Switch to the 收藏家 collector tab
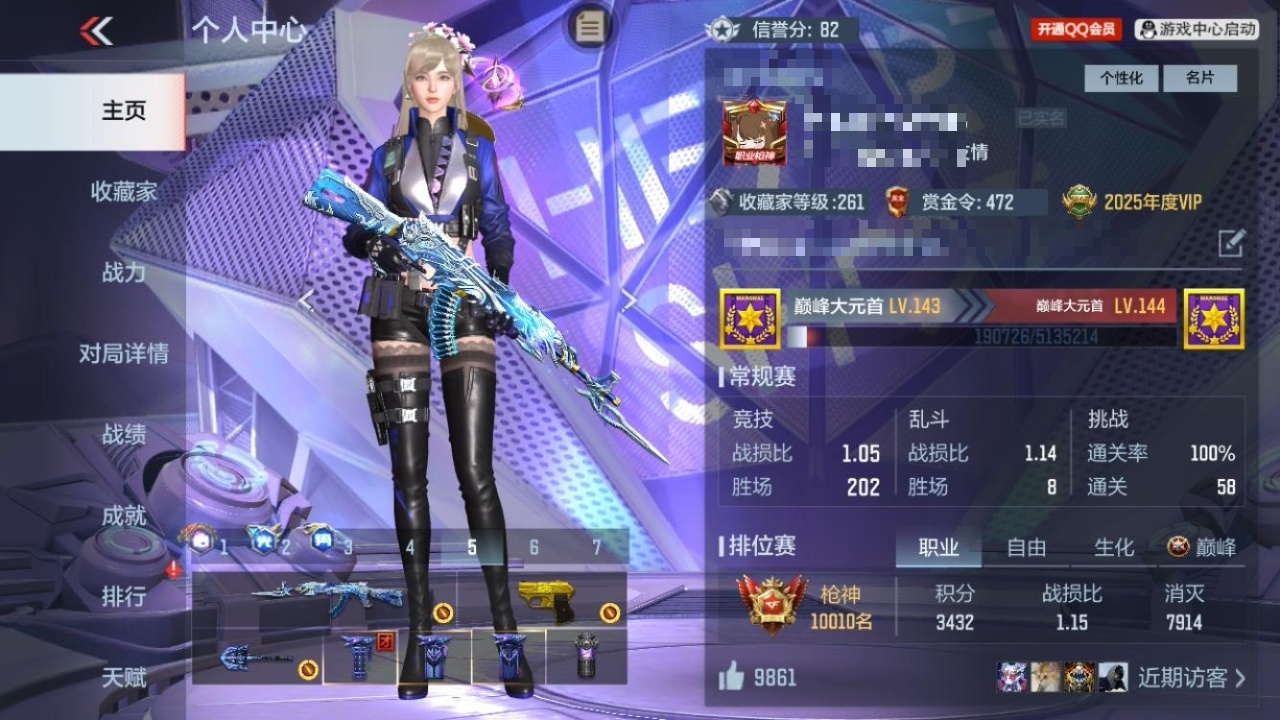 [x=123, y=191]
